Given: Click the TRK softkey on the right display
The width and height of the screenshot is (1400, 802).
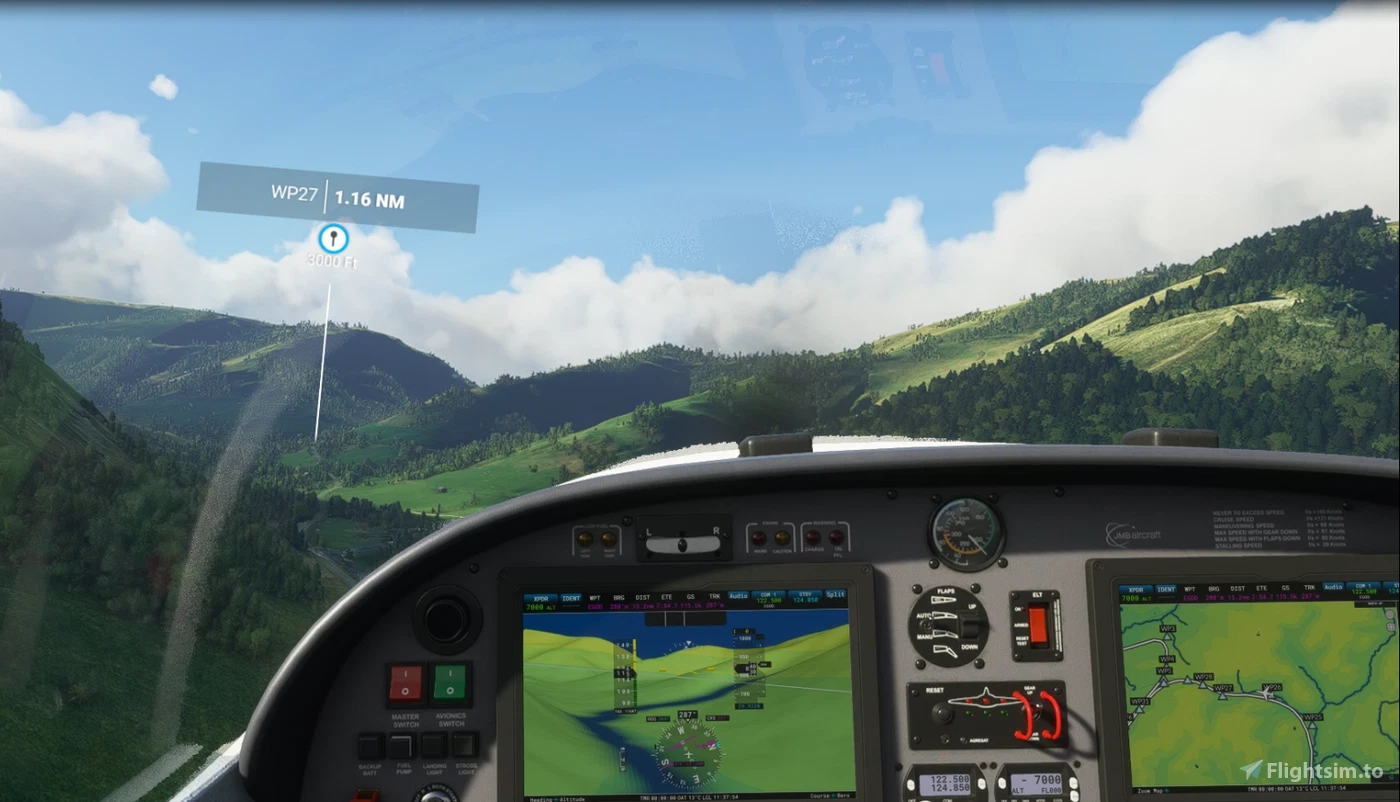Looking at the screenshot, I should pos(1310,588).
